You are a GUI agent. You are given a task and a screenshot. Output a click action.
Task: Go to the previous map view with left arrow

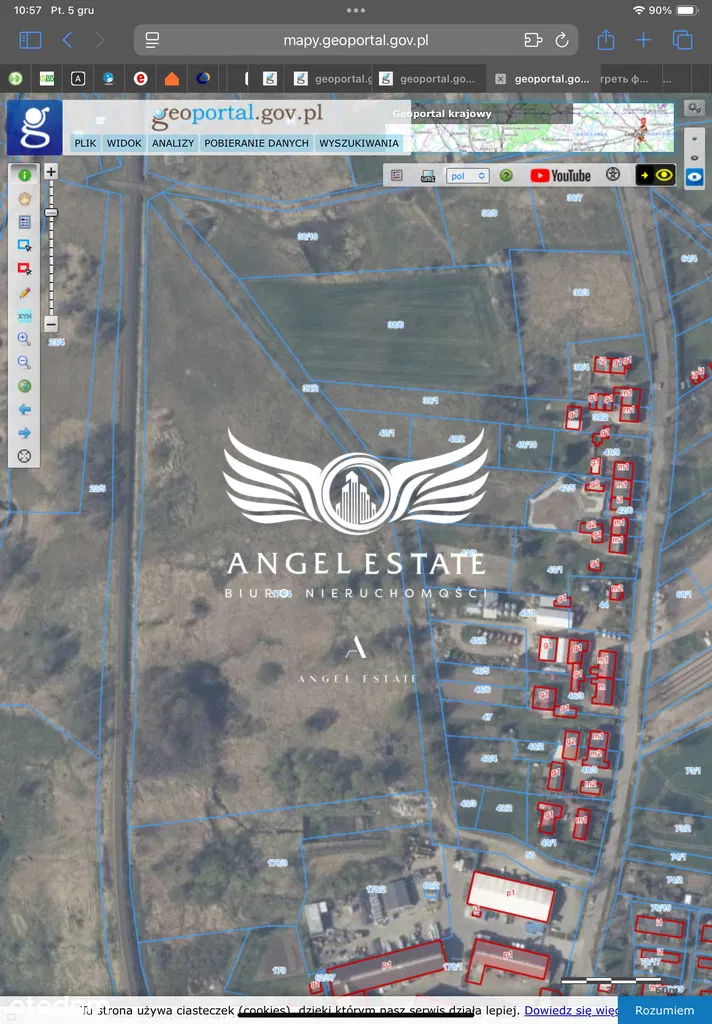click(25, 409)
